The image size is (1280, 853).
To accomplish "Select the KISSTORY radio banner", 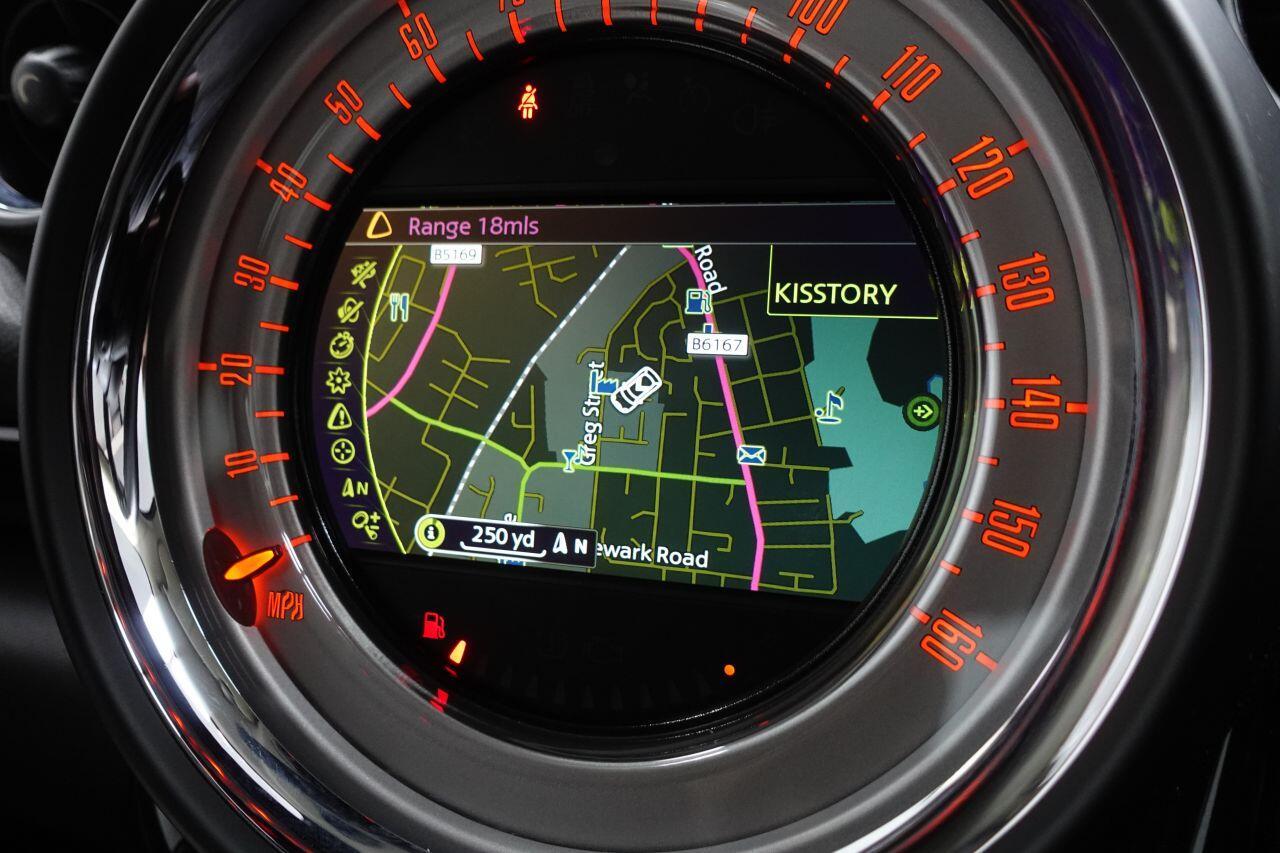I will [838, 294].
